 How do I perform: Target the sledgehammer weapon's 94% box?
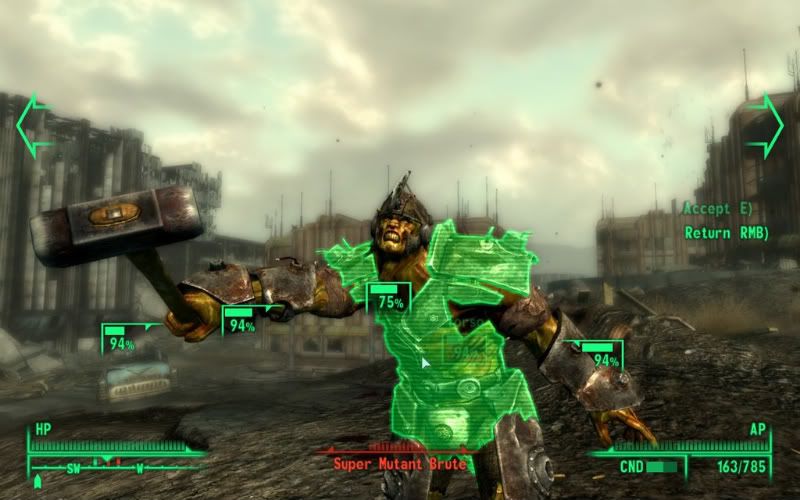(120, 339)
